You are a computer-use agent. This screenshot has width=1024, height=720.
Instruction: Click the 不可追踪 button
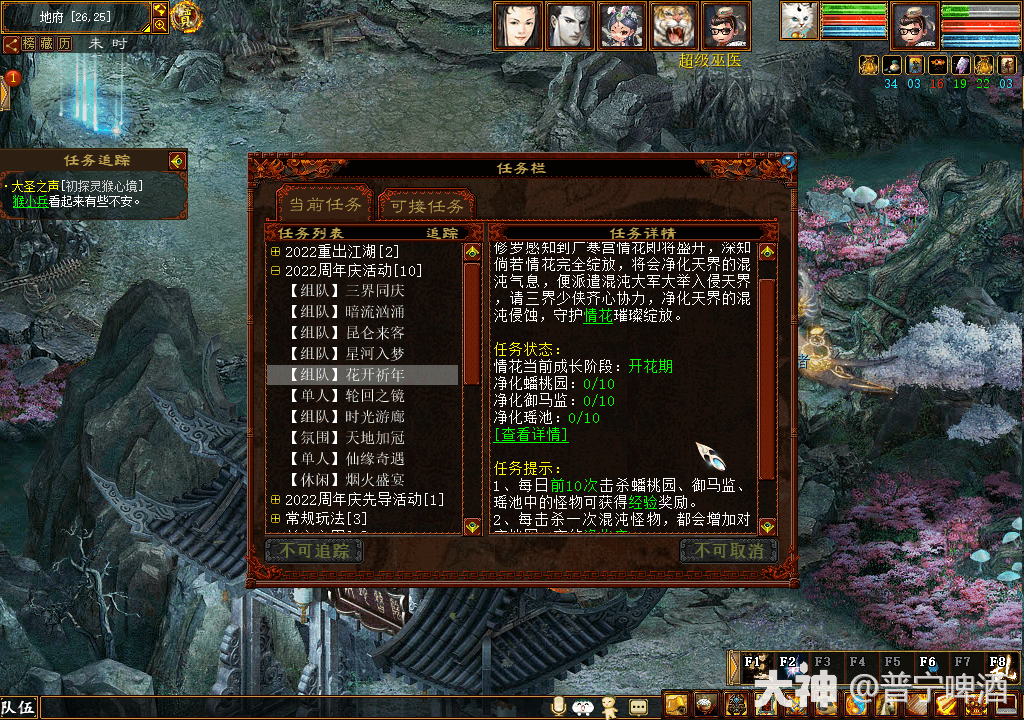coord(314,551)
